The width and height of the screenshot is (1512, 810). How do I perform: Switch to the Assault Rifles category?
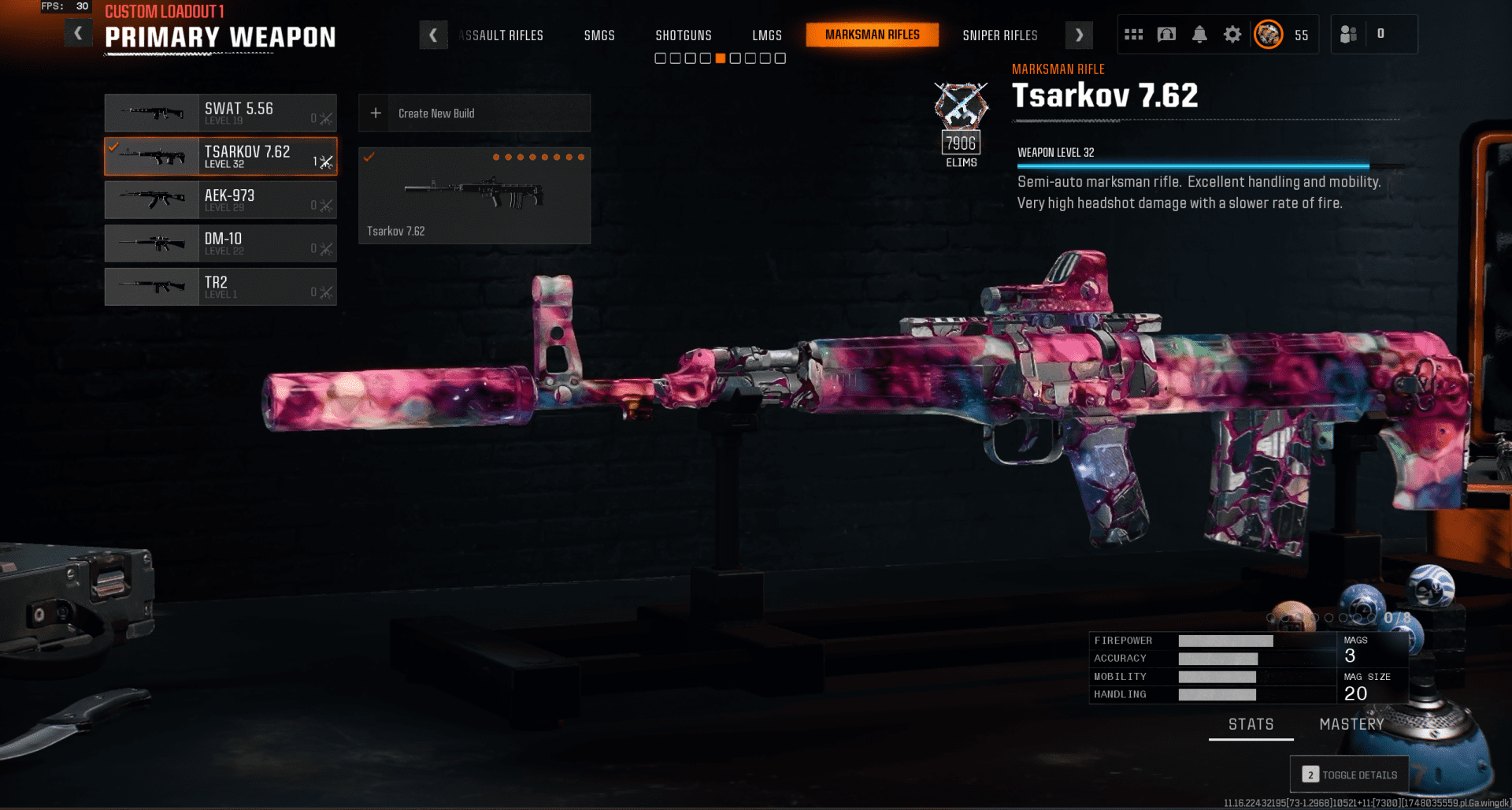pos(502,35)
